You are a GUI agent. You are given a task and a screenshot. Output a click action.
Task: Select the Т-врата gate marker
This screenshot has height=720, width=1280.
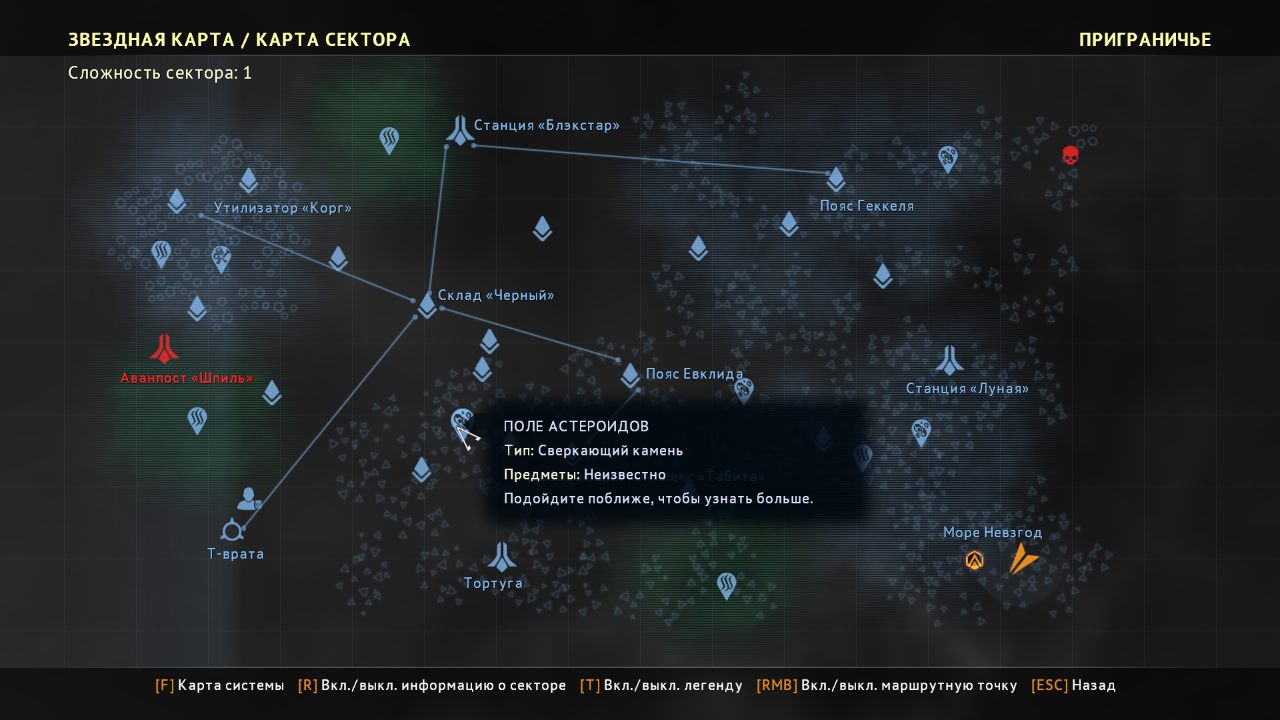click(232, 529)
